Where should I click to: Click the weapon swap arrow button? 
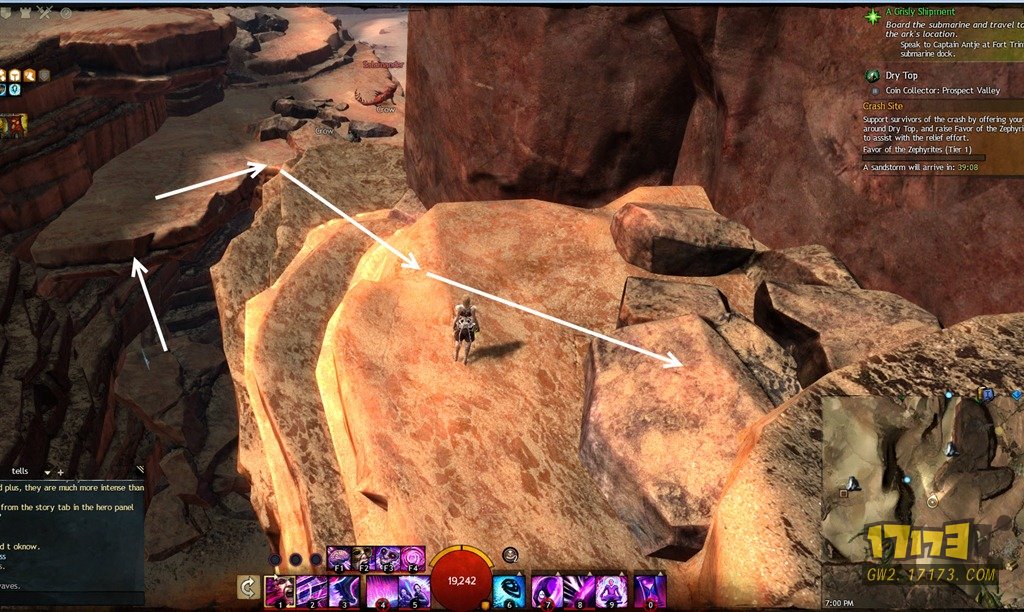[x=247, y=588]
